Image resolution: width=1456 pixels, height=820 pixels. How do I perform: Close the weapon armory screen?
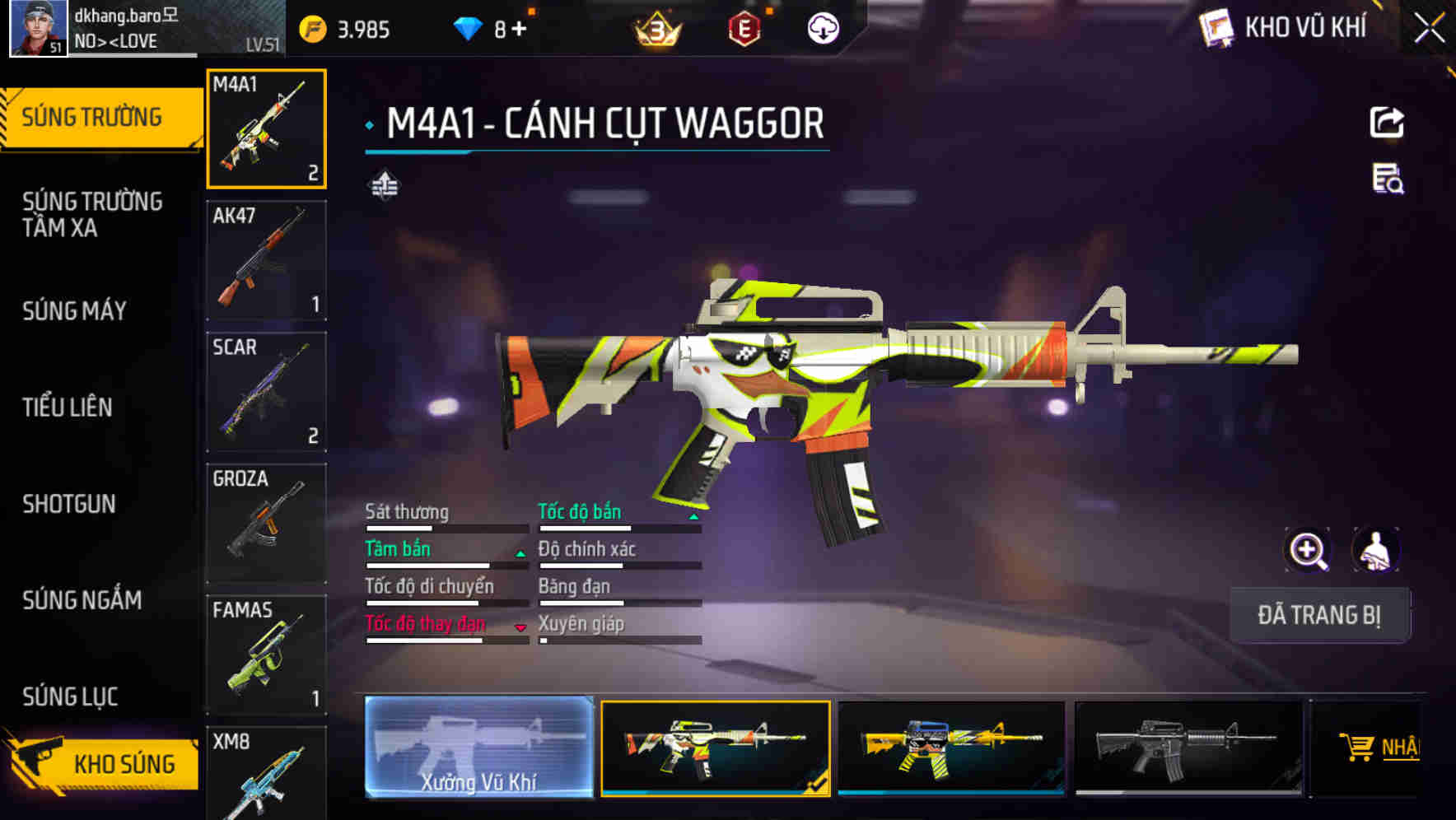click(x=1429, y=29)
